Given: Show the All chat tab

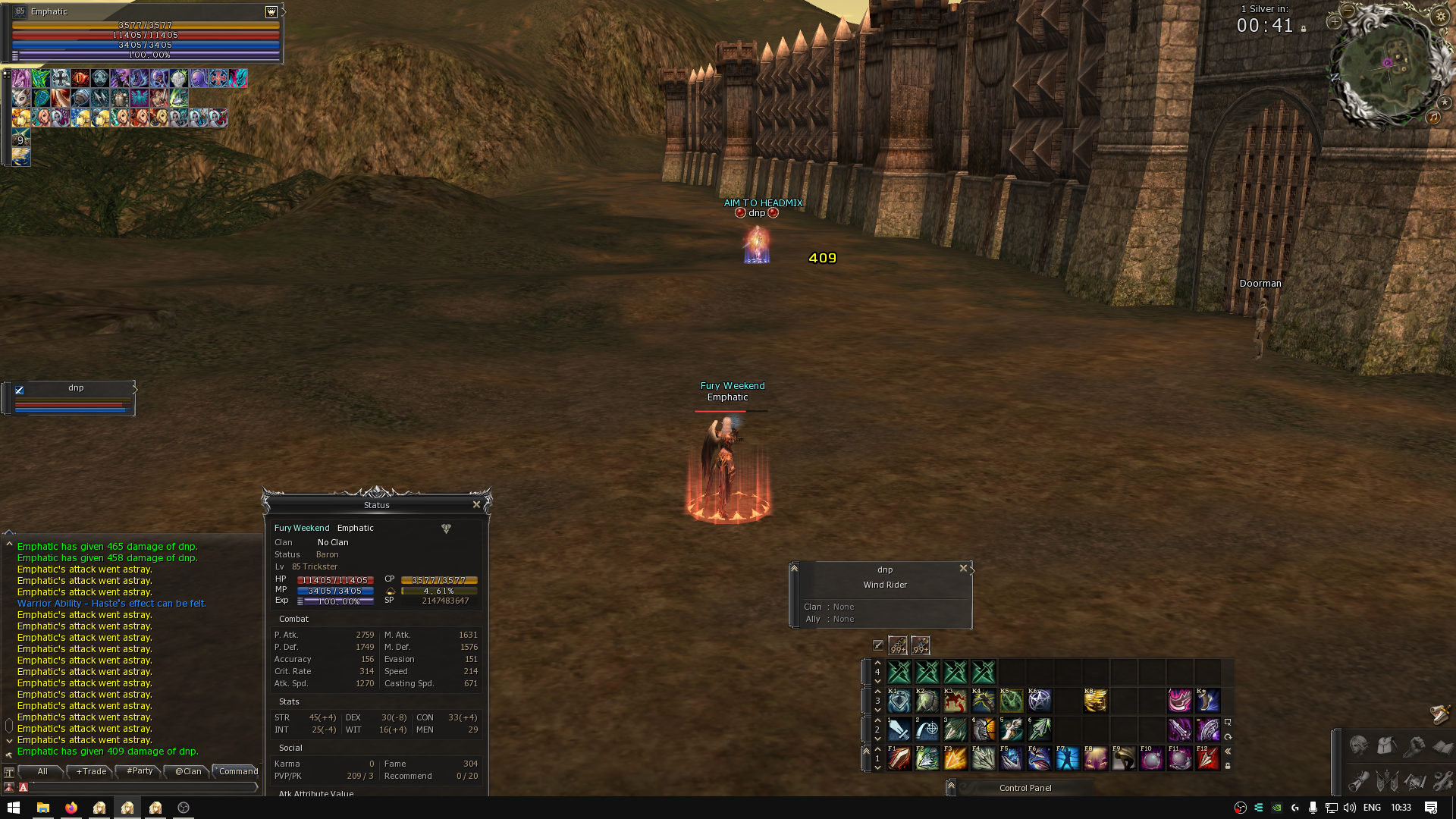Looking at the screenshot, I should point(42,771).
